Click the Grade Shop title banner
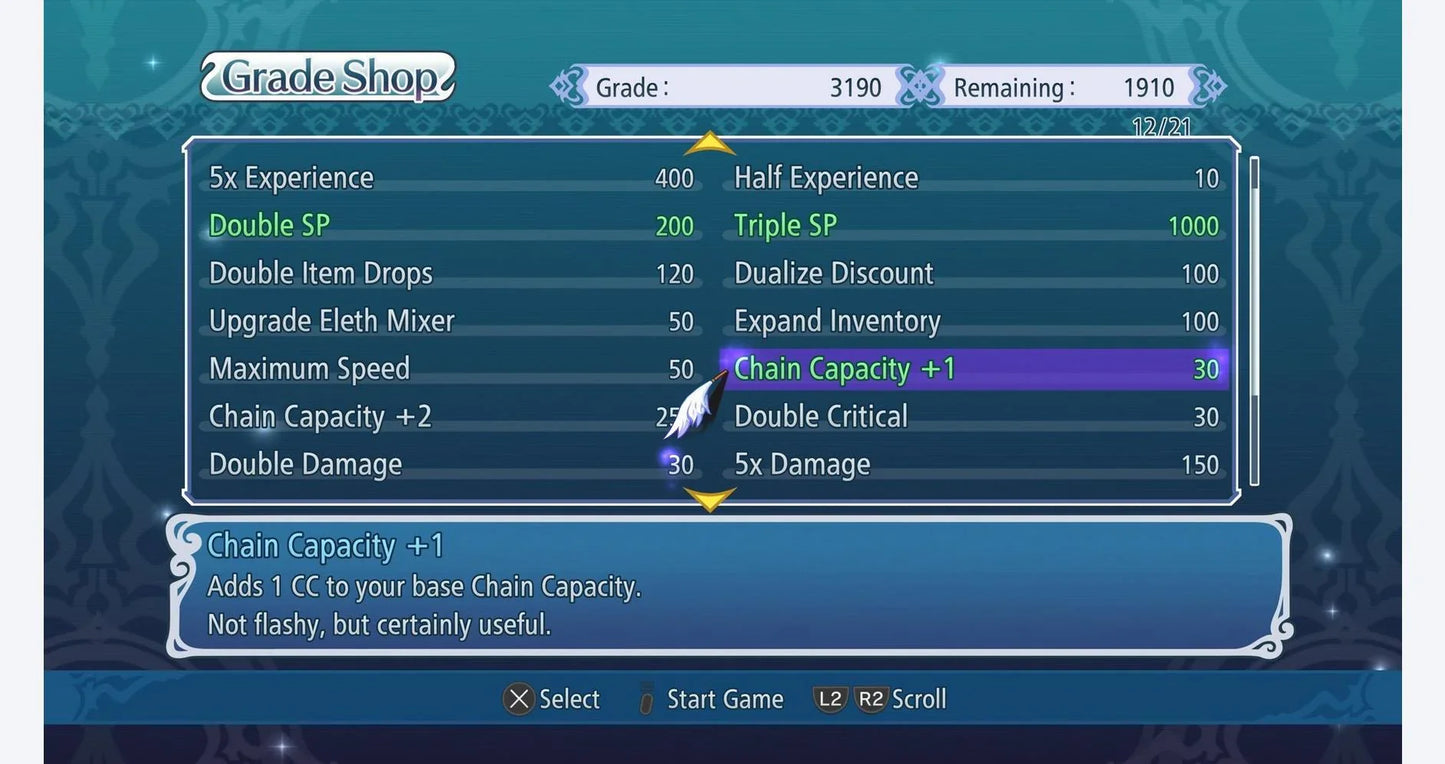Viewport: 1445px width, 764px height. (327, 77)
